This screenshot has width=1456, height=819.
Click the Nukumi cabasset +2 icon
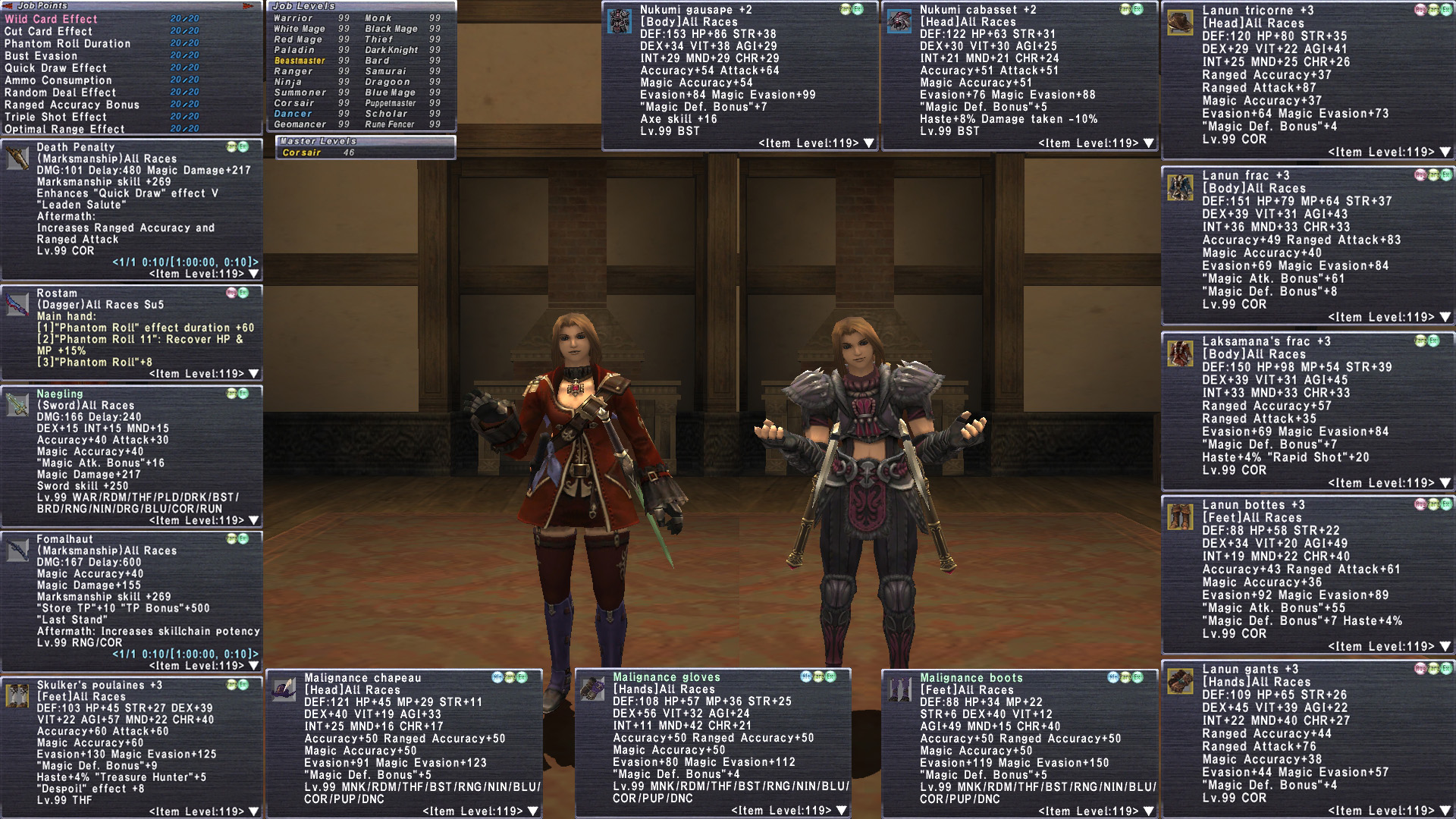[900, 21]
